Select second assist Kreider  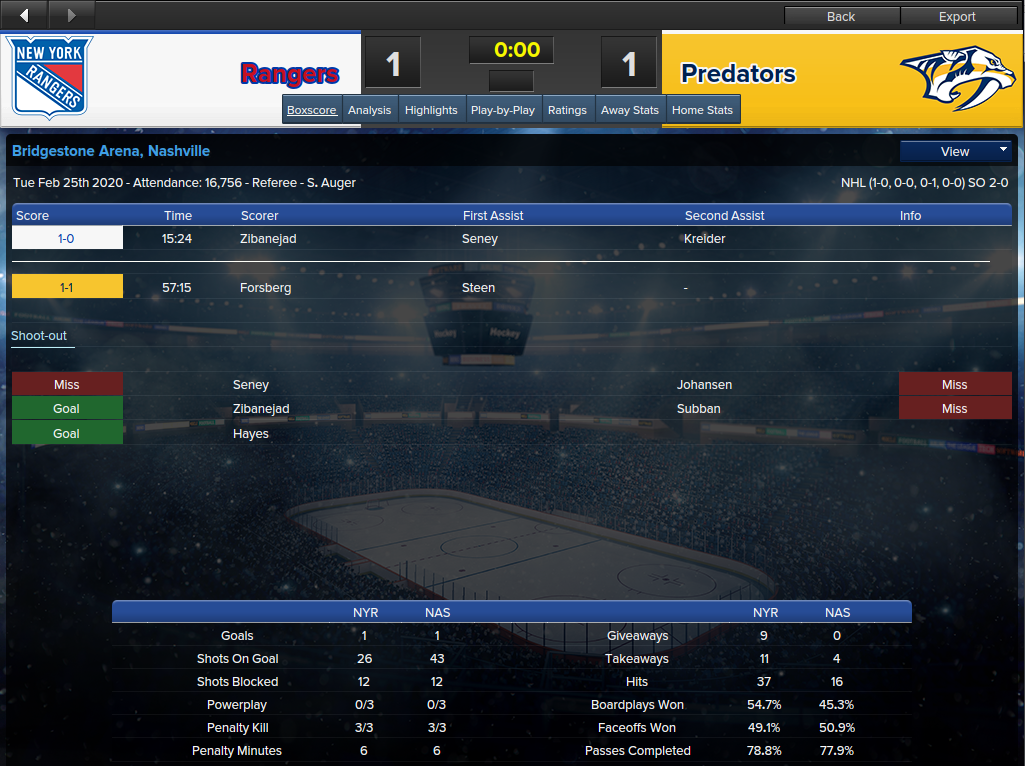[x=705, y=239]
